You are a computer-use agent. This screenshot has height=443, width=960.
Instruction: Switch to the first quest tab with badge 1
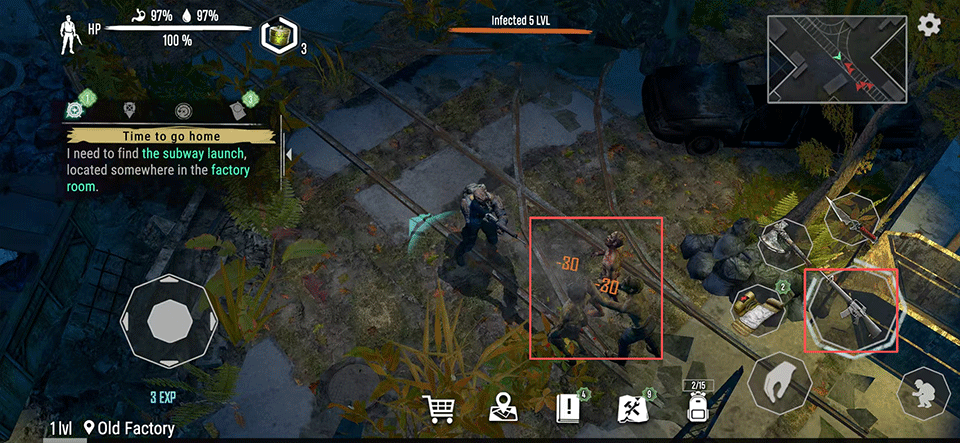click(76, 110)
